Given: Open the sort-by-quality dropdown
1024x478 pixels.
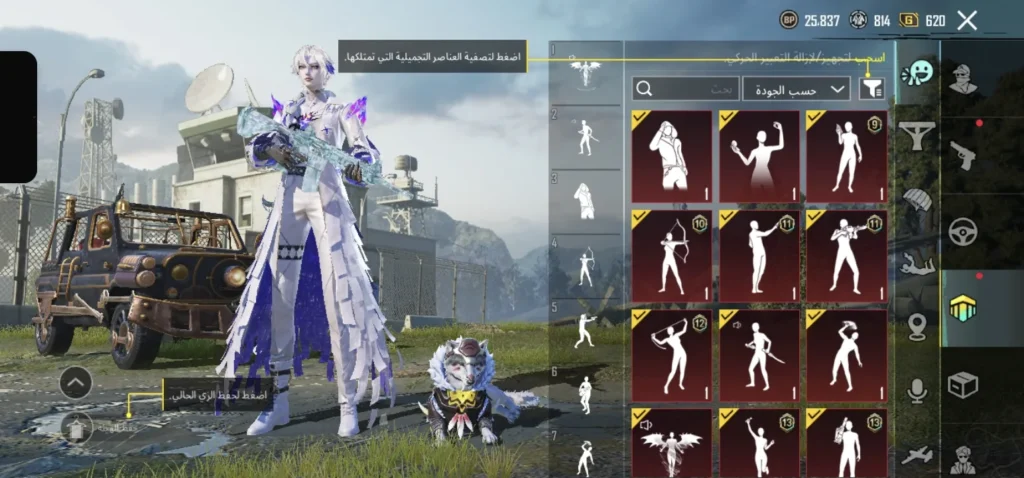Looking at the screenshot, I should point(795,89).
